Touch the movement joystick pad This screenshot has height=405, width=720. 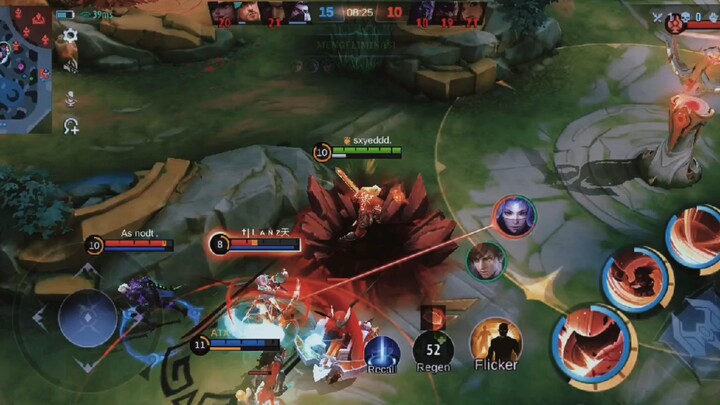pos(88,318)
